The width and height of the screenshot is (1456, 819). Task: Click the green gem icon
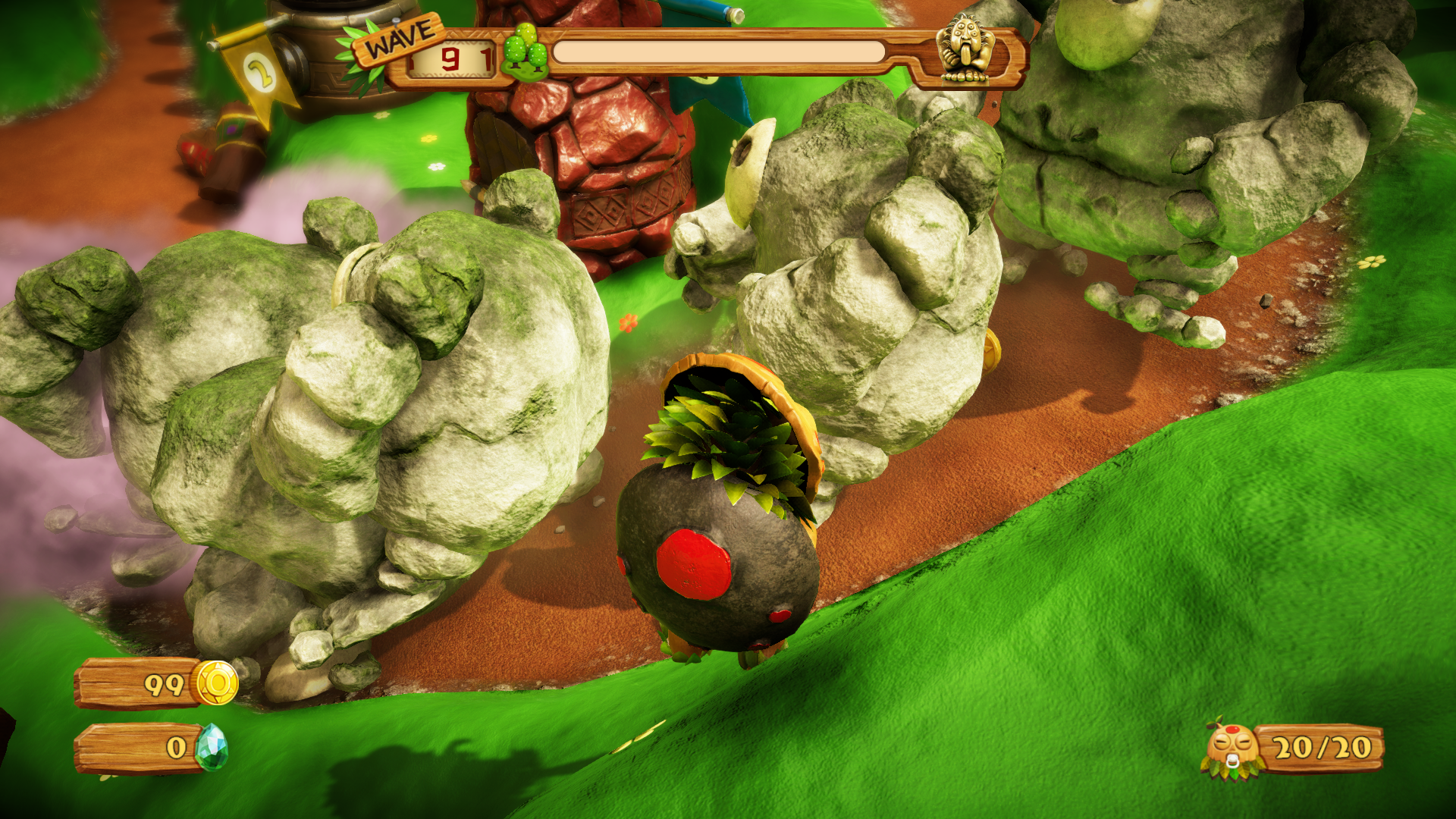coord(211,748)
